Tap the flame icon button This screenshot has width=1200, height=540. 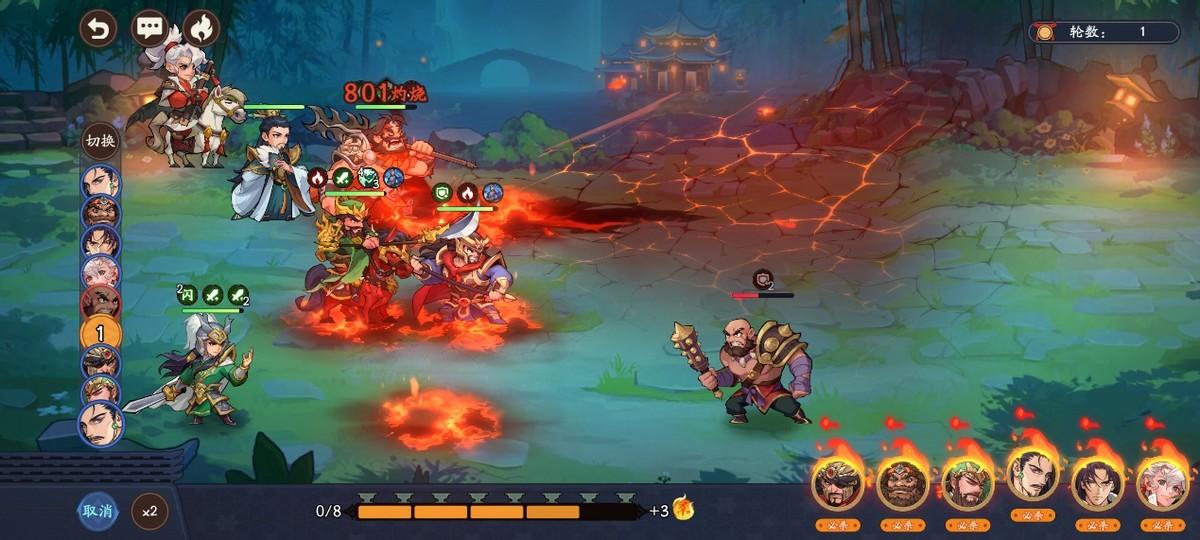click(201, 28)
